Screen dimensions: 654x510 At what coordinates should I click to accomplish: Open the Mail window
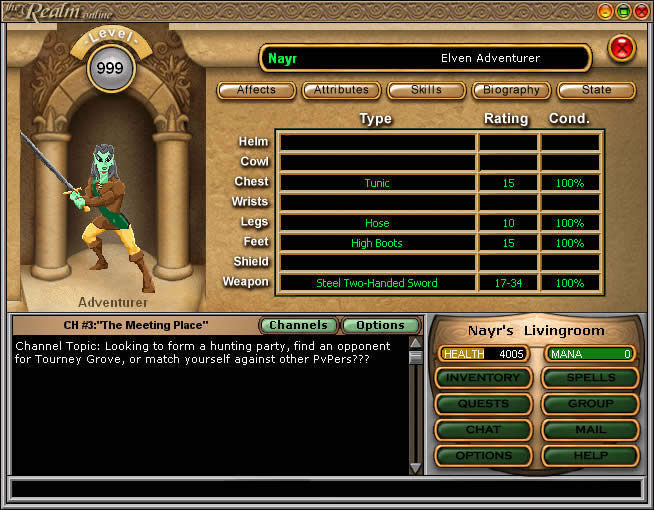point(590,430)
